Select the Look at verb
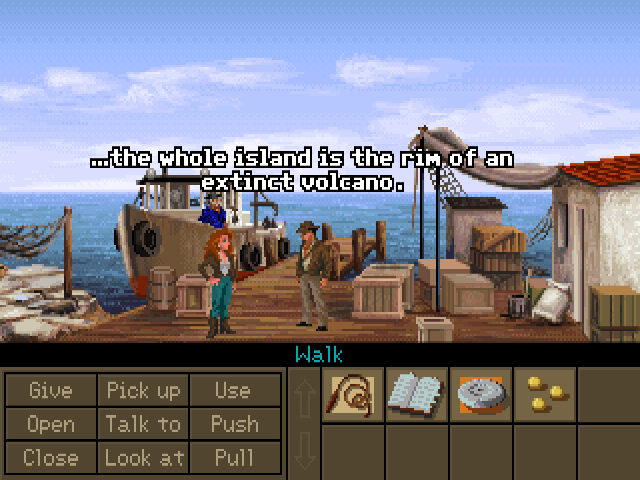This screenshot has height=480, width=640. point(144,458)
